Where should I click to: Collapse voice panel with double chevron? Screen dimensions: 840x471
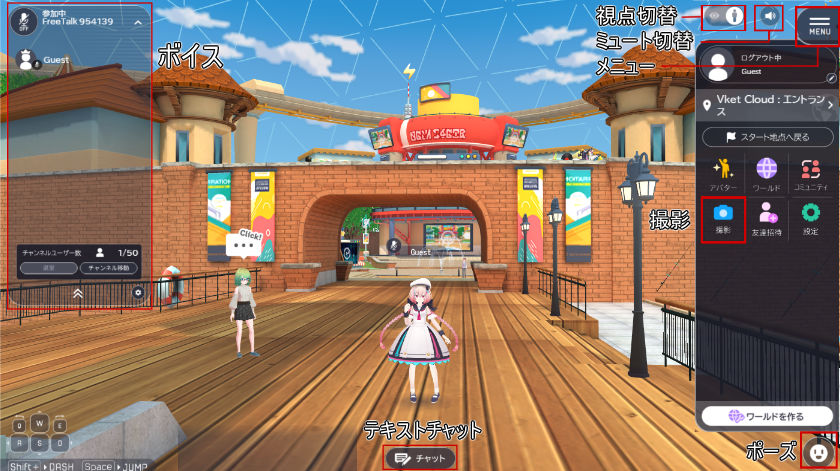pyautogui.click(x=77, y=293)
